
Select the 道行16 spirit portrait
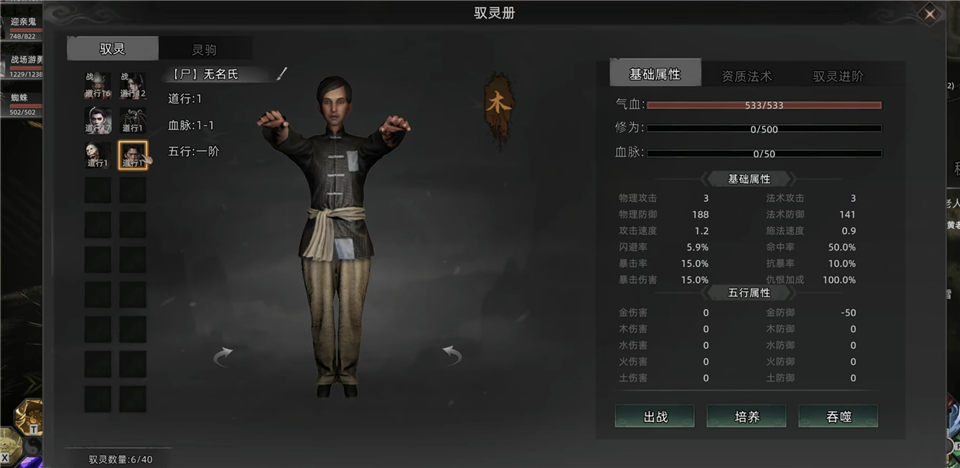click(98, 87)
